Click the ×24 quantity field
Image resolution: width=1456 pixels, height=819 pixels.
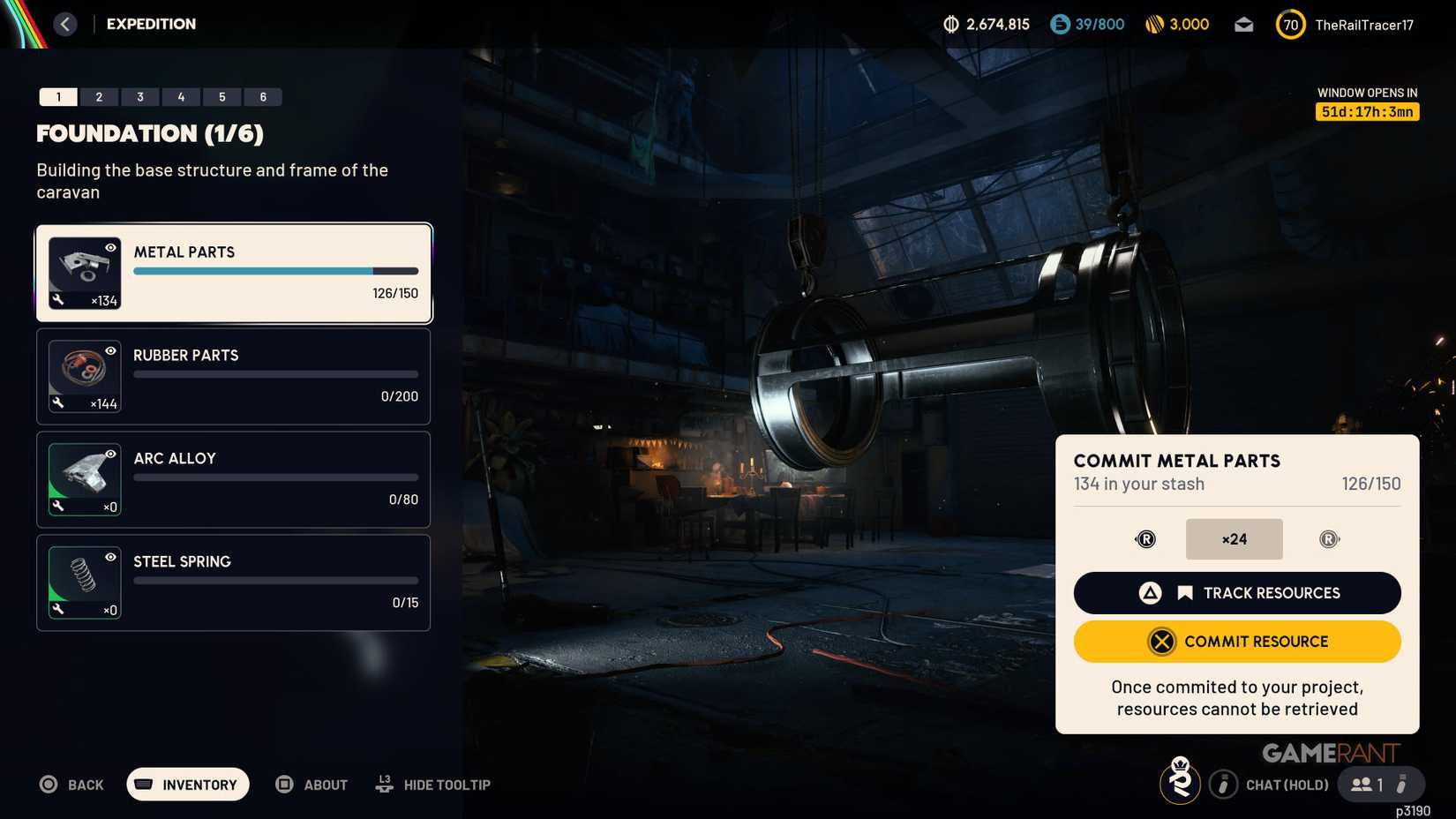pyautogui.click(x=1234, y=539)
